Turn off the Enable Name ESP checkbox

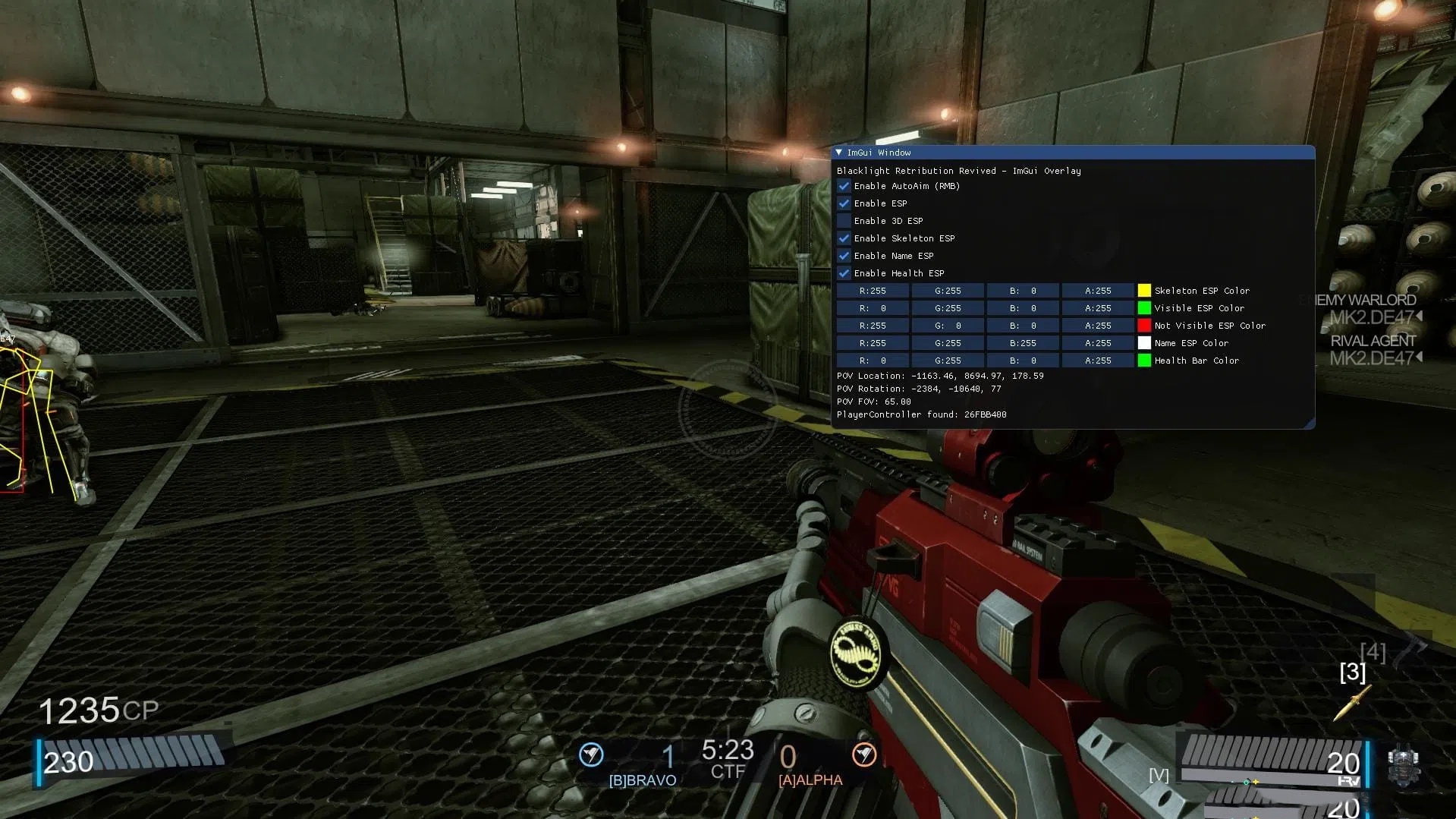click(844, 256)
